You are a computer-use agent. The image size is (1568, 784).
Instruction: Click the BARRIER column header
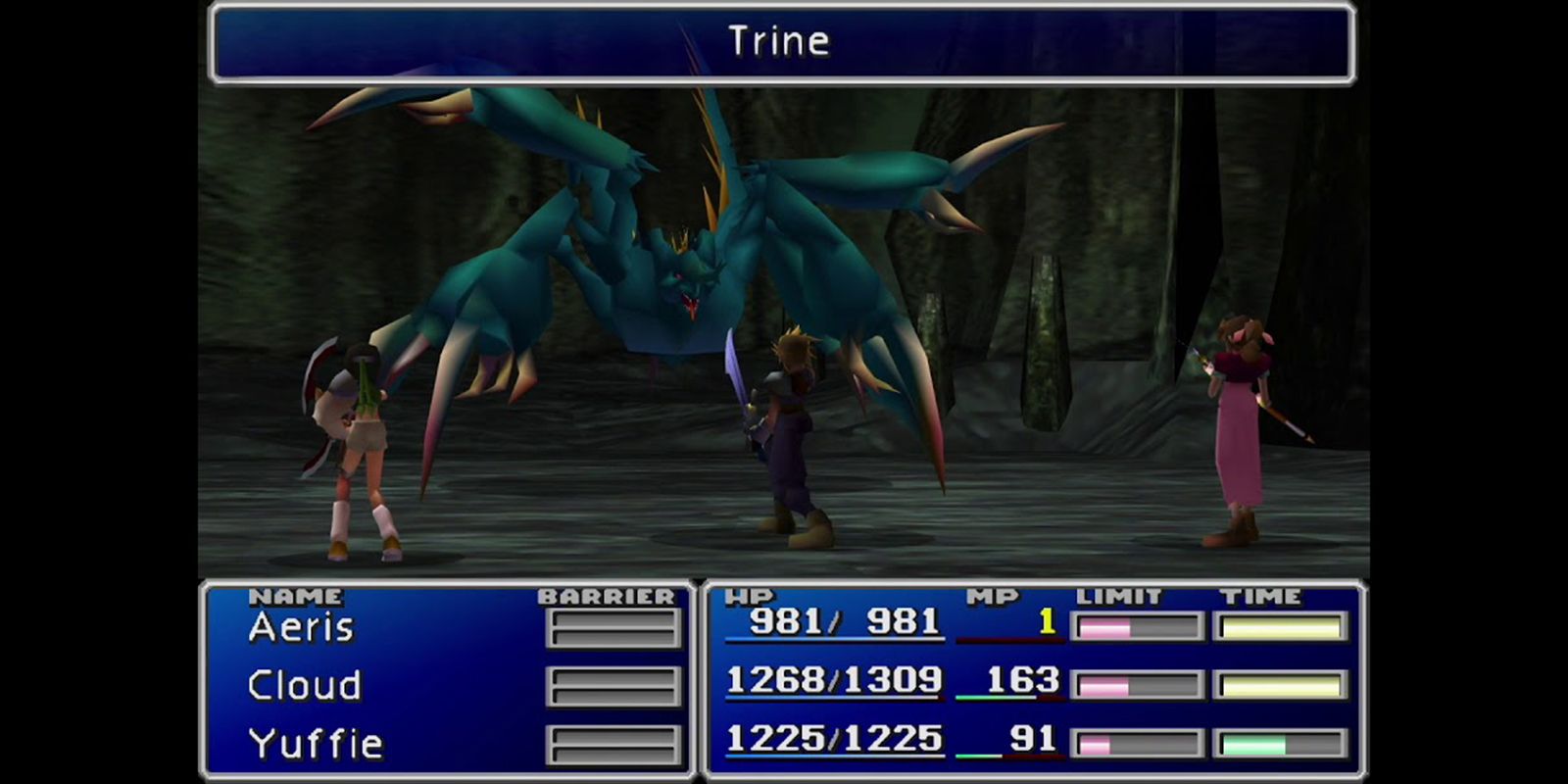[x=605, y=594]
